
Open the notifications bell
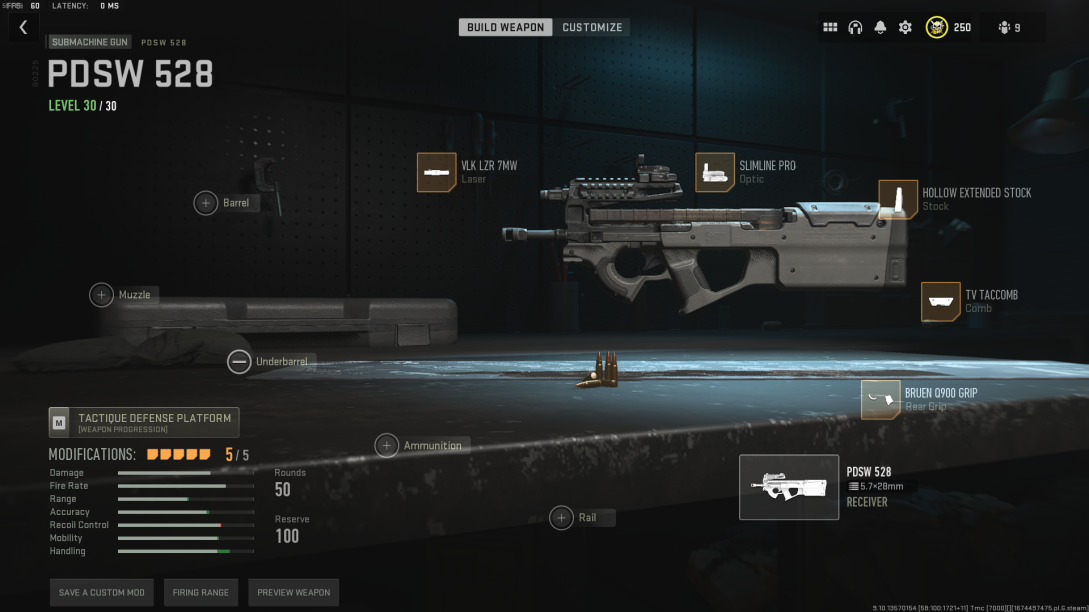880,28
